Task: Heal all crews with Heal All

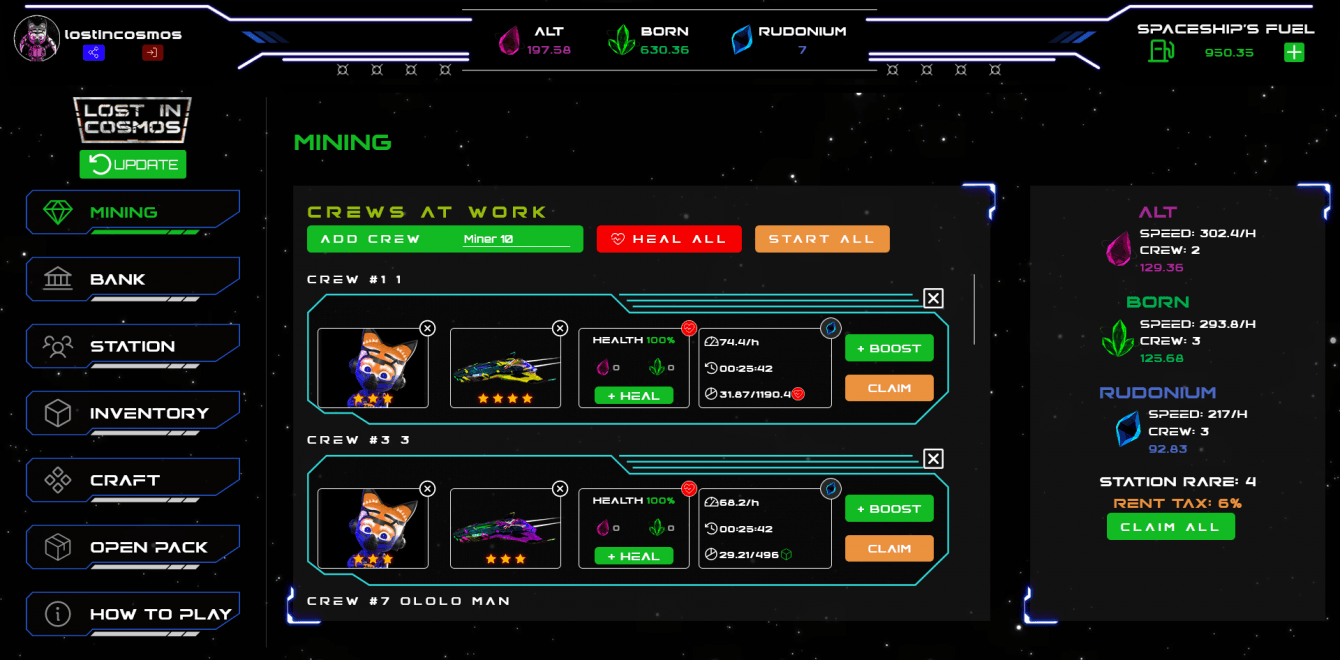Action: coord(669,239)
